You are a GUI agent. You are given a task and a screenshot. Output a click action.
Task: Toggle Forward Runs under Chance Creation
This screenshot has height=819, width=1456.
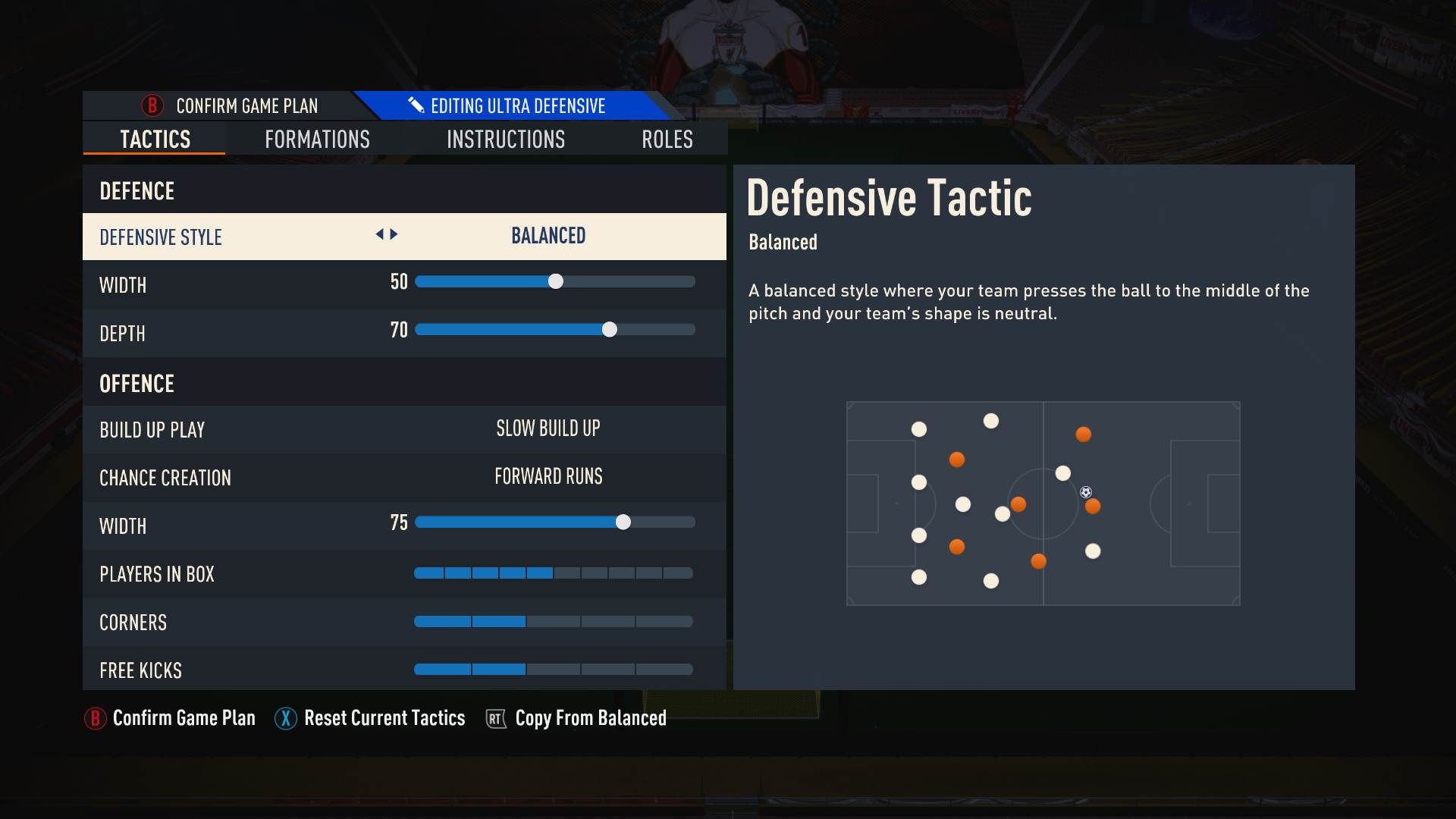[x=548, y=477]
